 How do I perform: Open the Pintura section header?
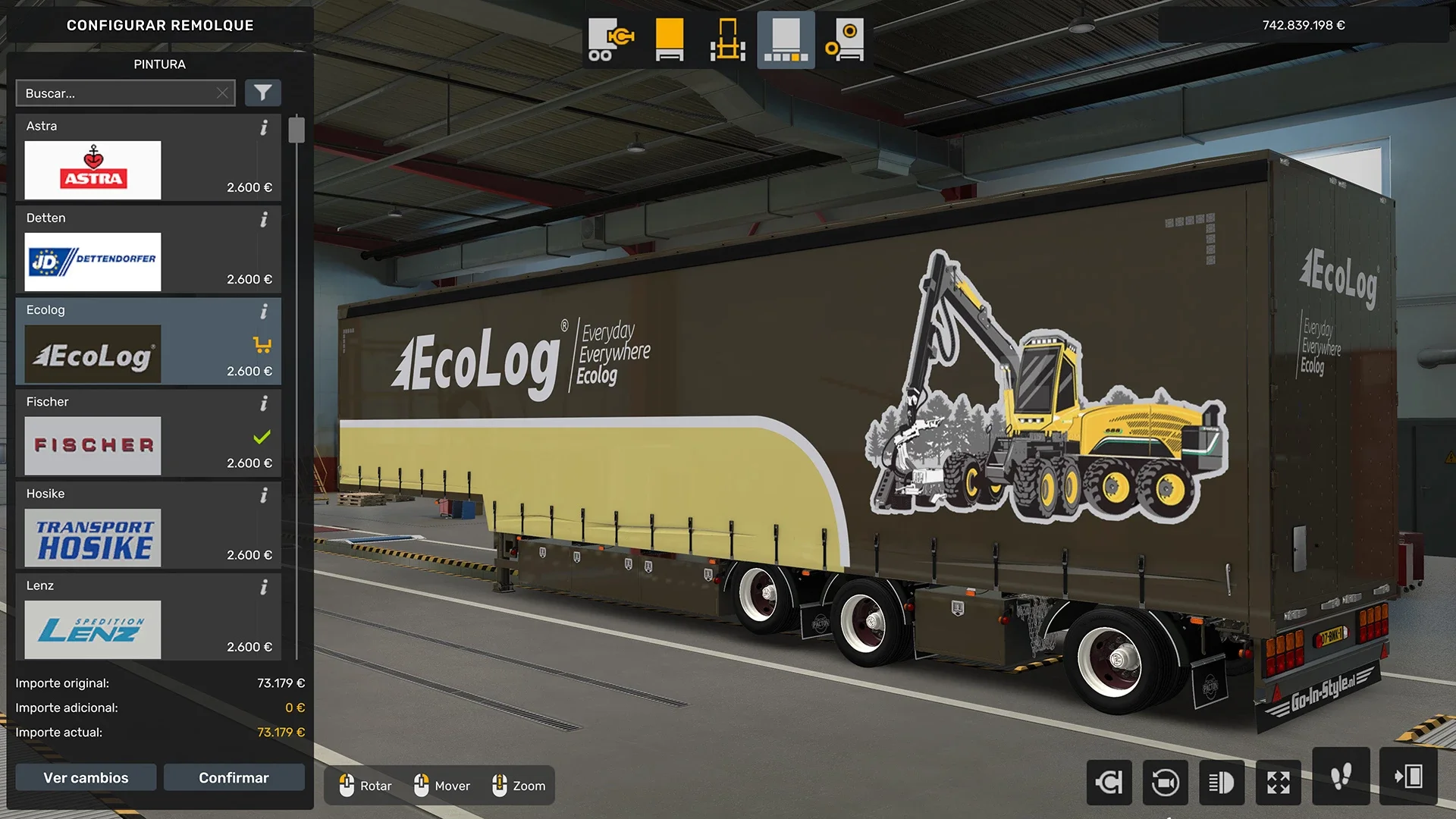[159, 64]
